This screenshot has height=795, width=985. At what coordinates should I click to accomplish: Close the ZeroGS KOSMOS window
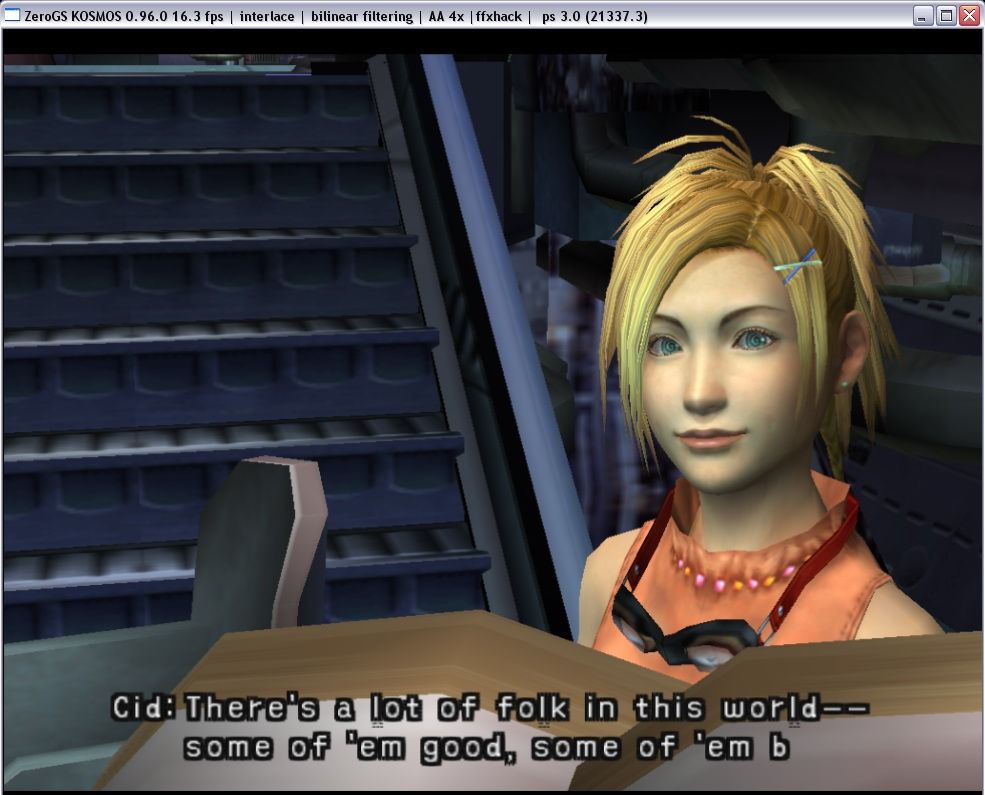click(x=969, y=15)
